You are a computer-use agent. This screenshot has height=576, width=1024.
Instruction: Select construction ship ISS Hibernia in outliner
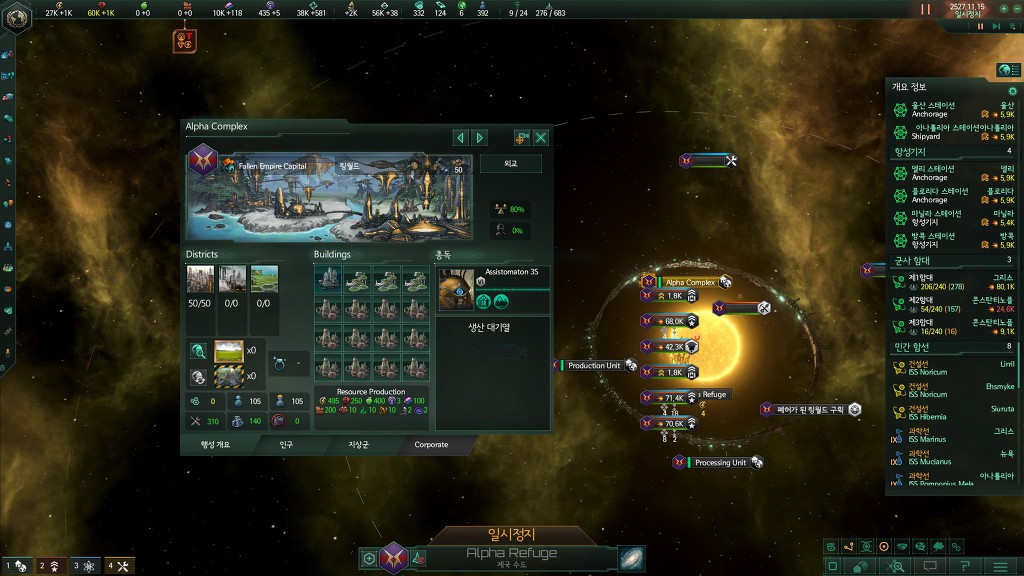point(950,412)
